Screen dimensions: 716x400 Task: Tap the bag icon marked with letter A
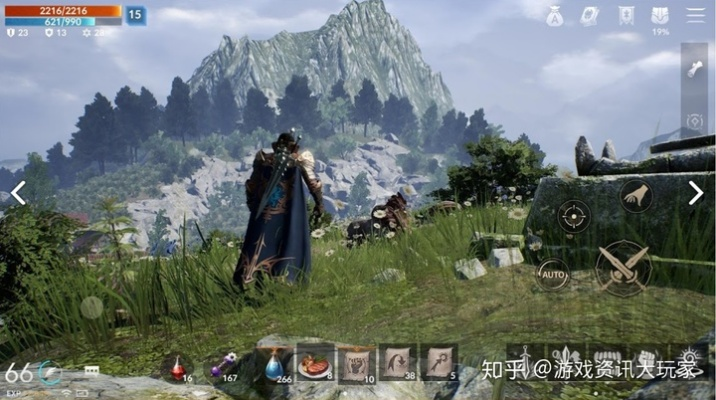(555, 15)
